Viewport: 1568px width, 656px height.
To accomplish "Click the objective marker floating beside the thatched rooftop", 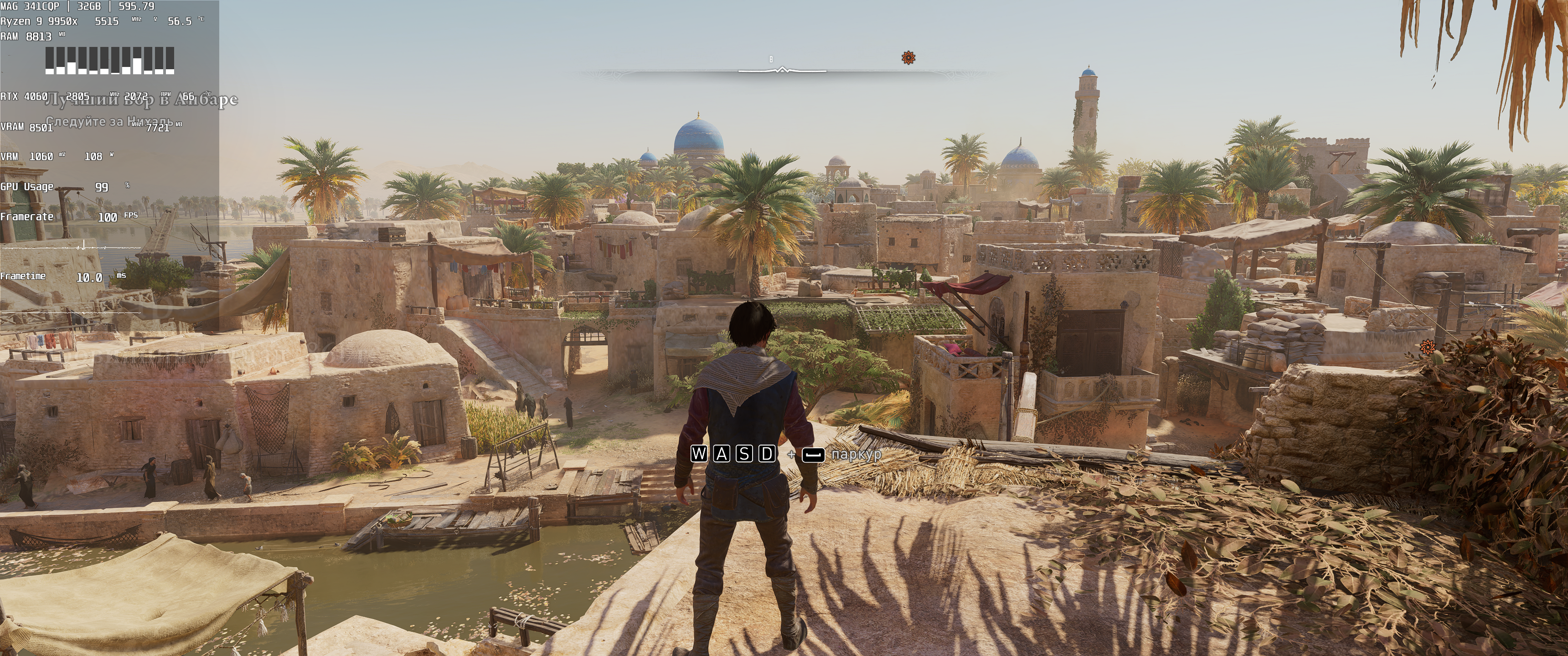I will pos(1428,347).
